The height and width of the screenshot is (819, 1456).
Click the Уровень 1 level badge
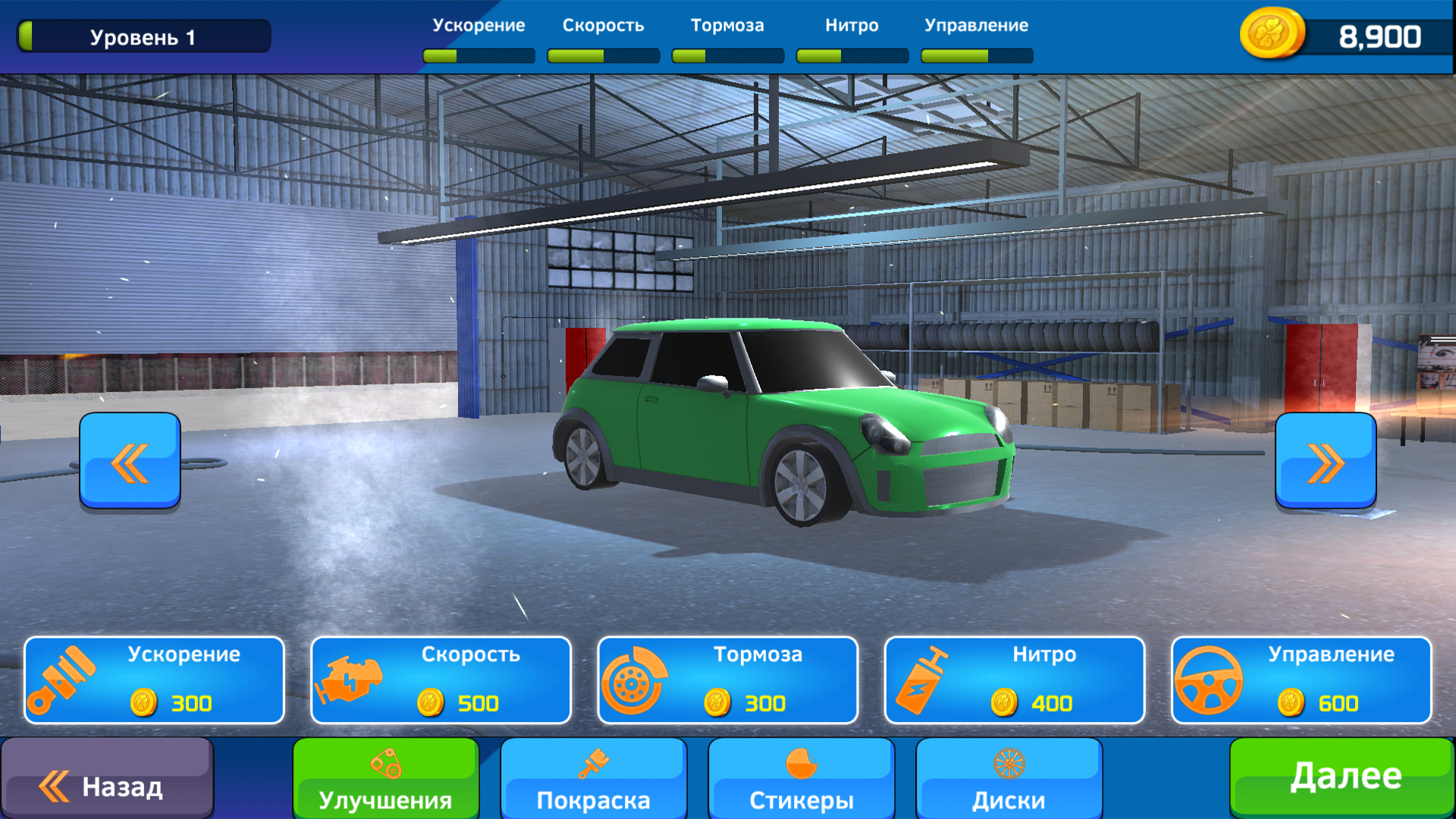click(x=144, y=34)
